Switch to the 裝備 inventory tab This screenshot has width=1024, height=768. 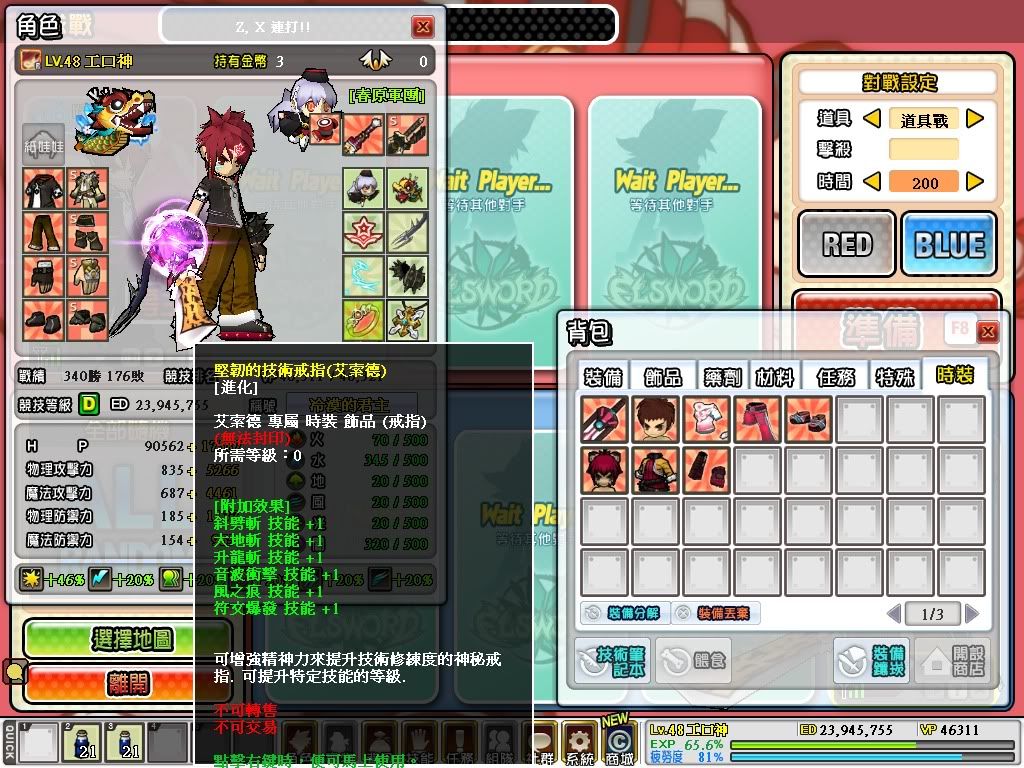(602, 376)
